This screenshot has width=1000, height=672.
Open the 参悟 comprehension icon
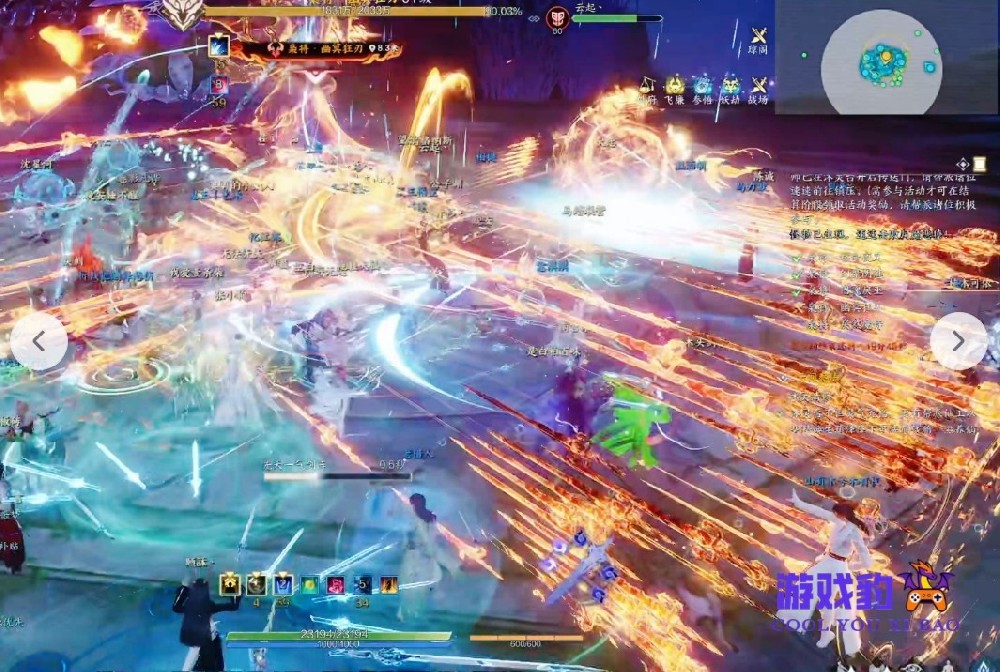(703, 86)
